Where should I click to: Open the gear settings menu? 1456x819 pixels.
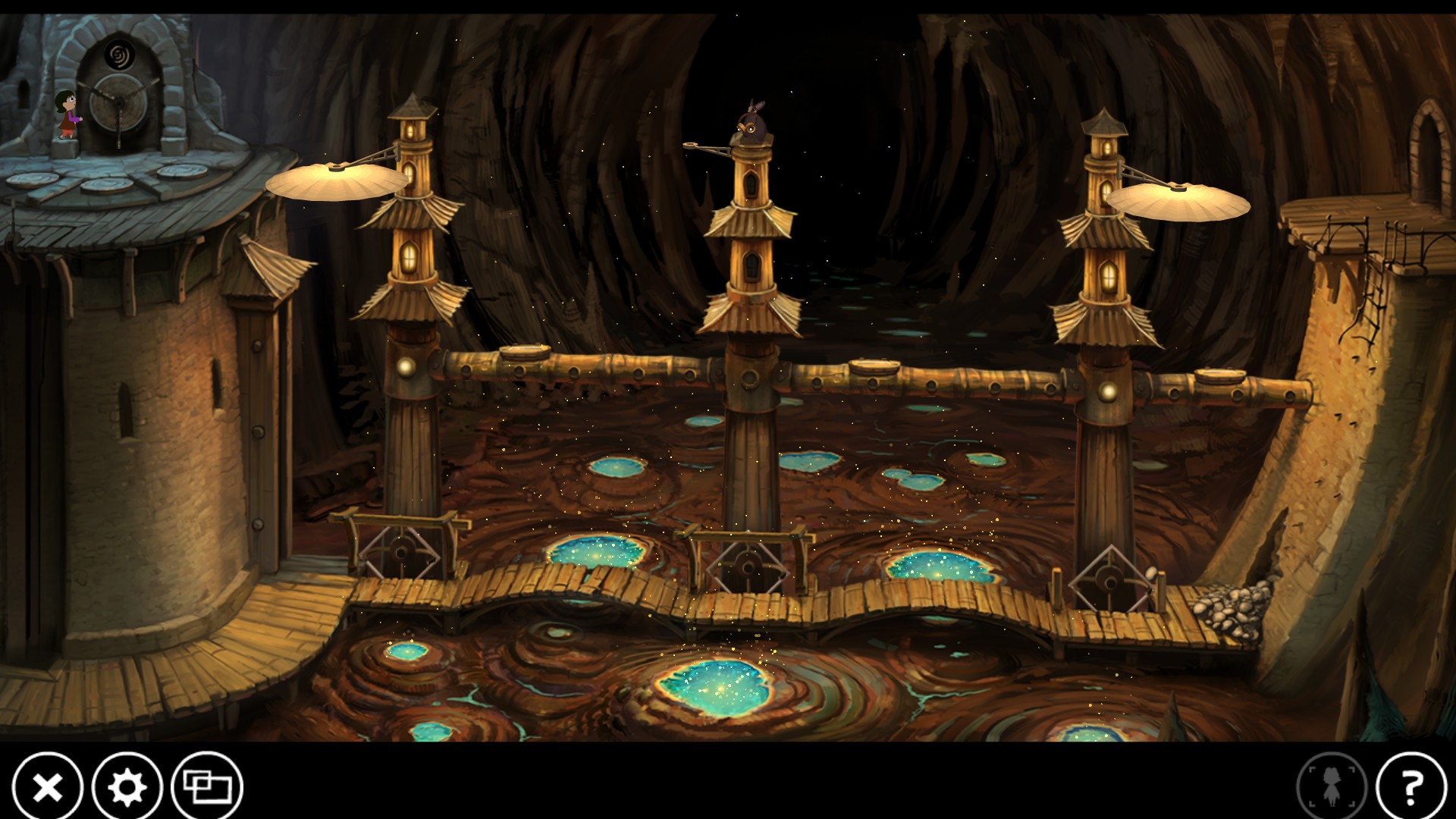127,788
